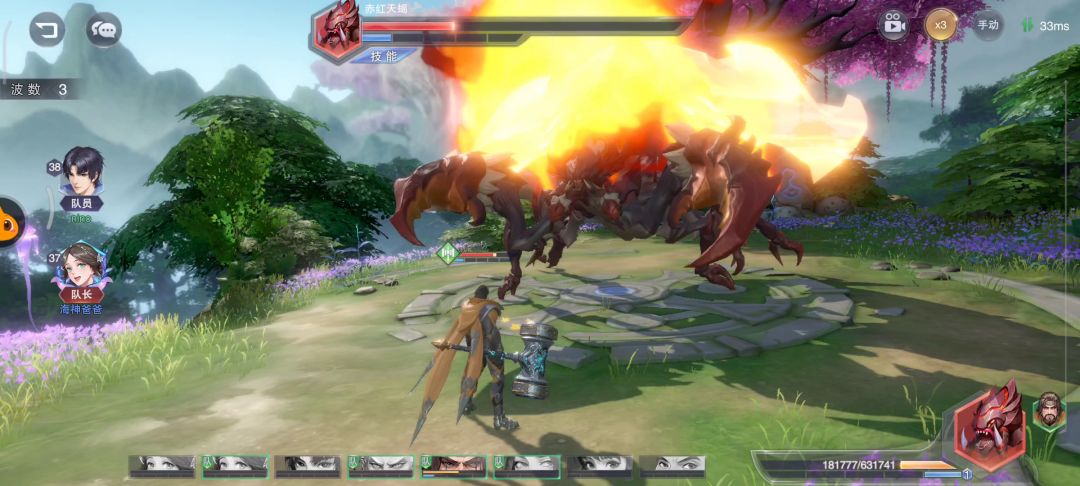Select the bearded hero portrait

pyautogui.click(x=1048, y=411)
